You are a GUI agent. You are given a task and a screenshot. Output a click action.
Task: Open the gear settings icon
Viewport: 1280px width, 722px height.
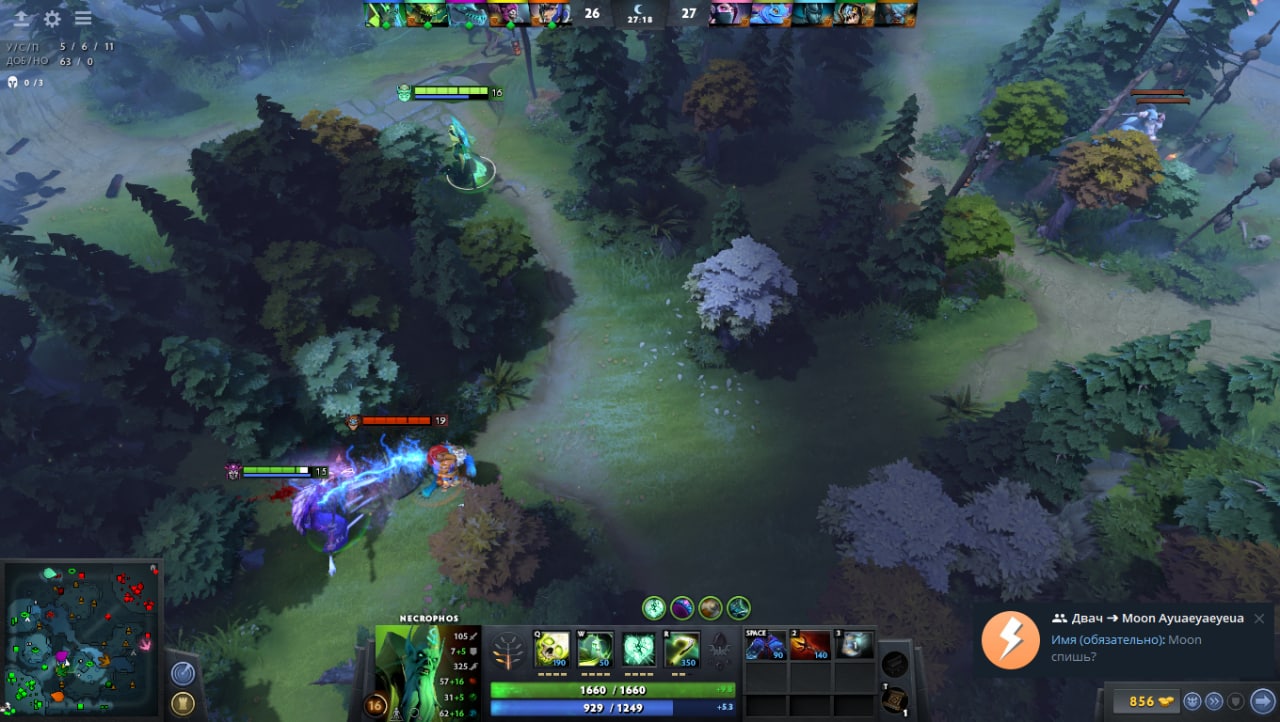coord(52,18)
